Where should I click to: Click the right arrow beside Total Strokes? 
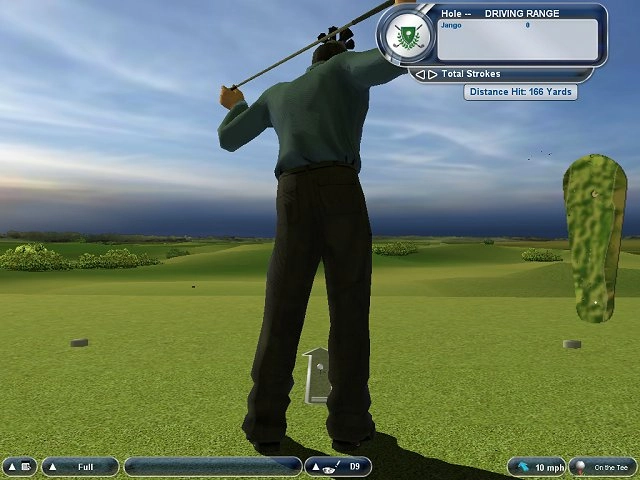pos(432,74)
